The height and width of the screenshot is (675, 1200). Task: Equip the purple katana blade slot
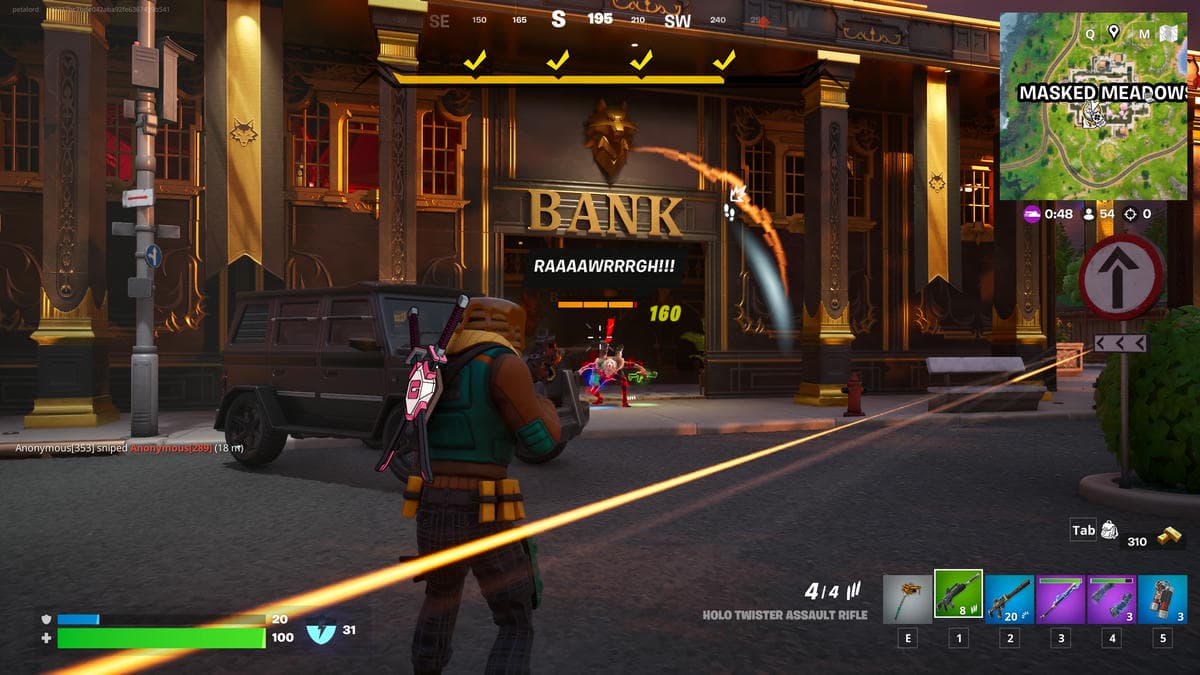(1060, 599)
